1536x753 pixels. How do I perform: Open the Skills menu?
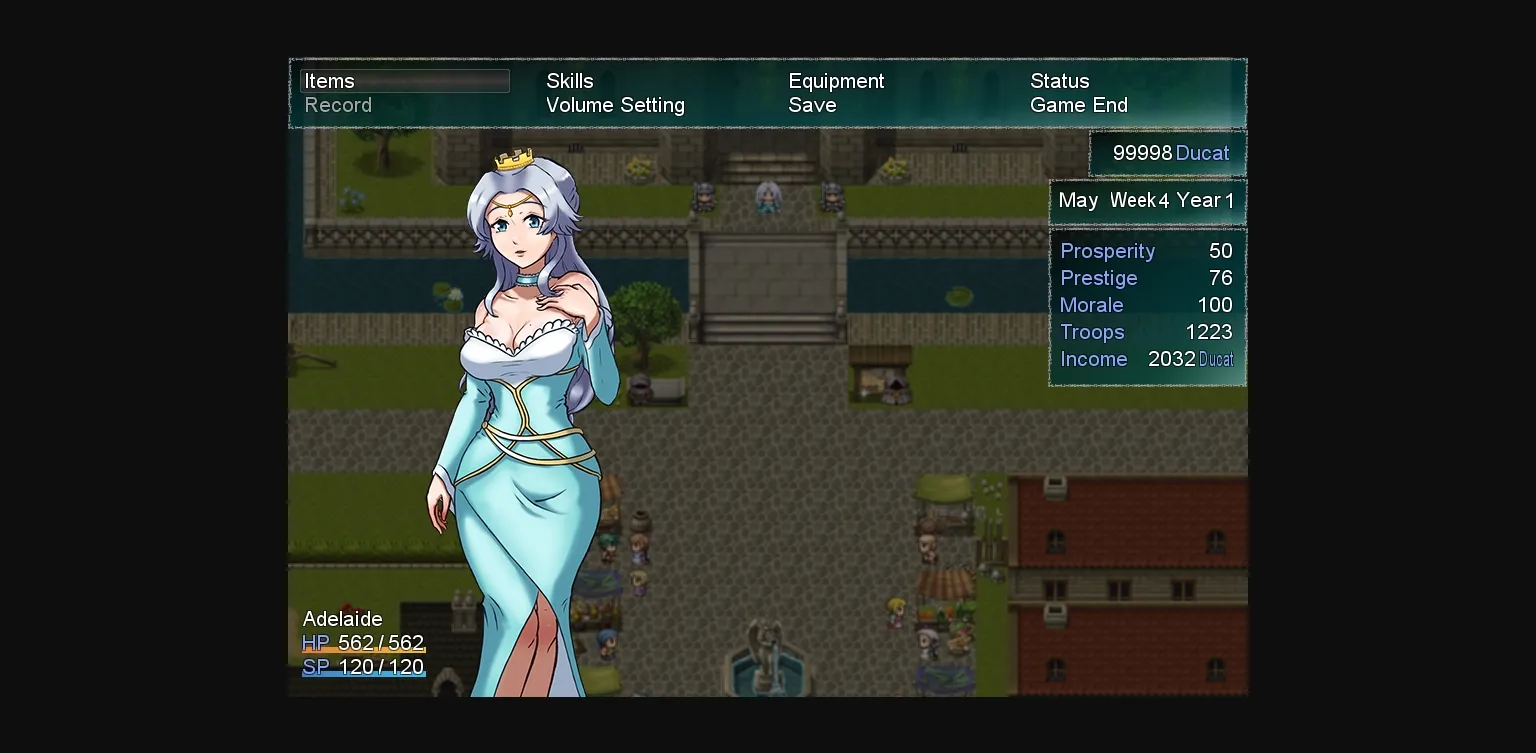[x=568, y=81]
